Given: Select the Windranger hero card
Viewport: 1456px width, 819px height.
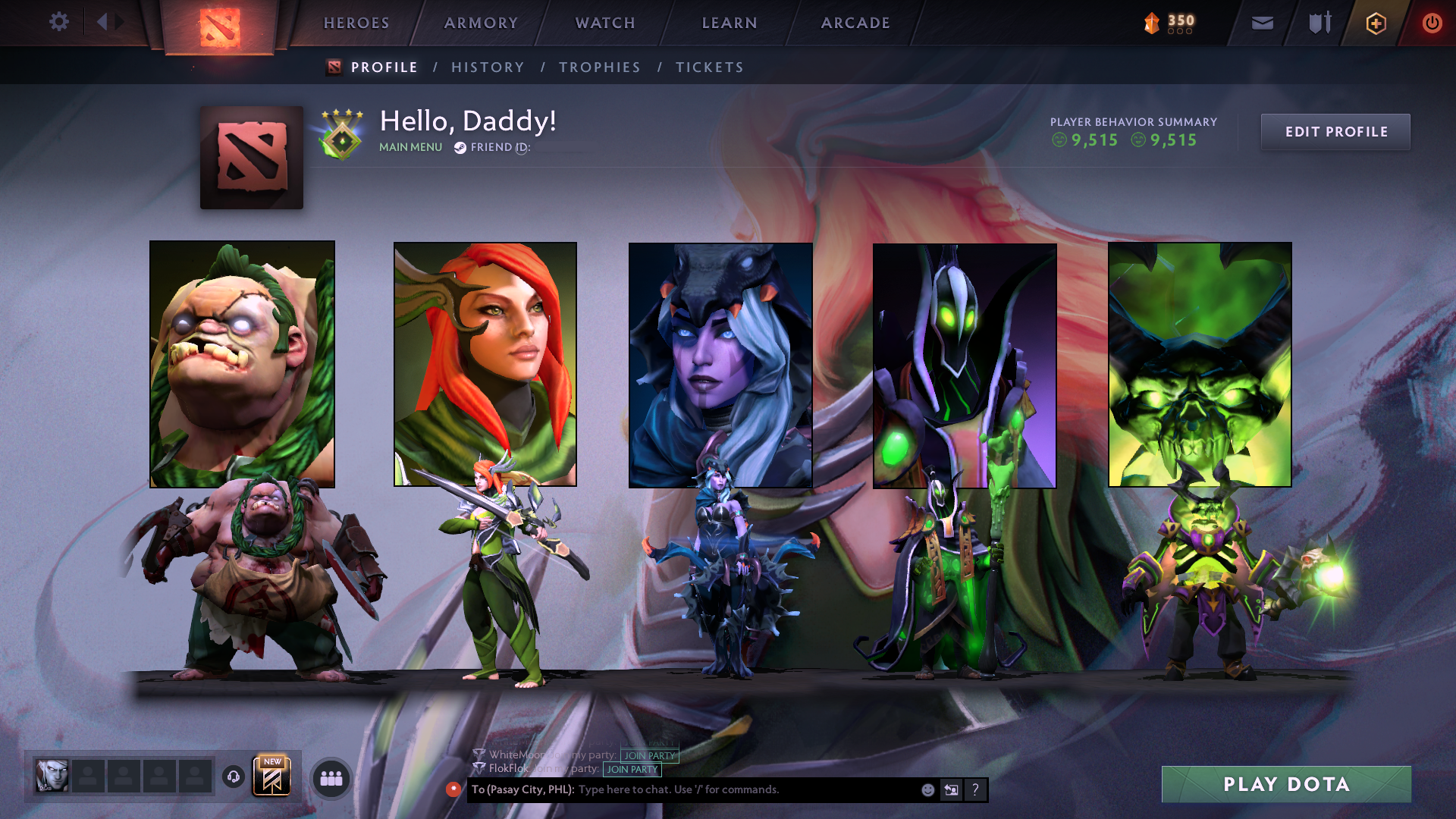Looking at the screenshot, I should [485, 364].
